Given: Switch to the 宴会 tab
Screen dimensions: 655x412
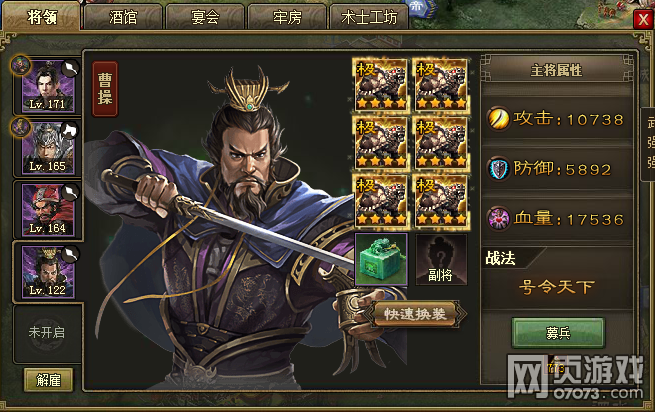Looking at the screenshot, I should 203,17.
